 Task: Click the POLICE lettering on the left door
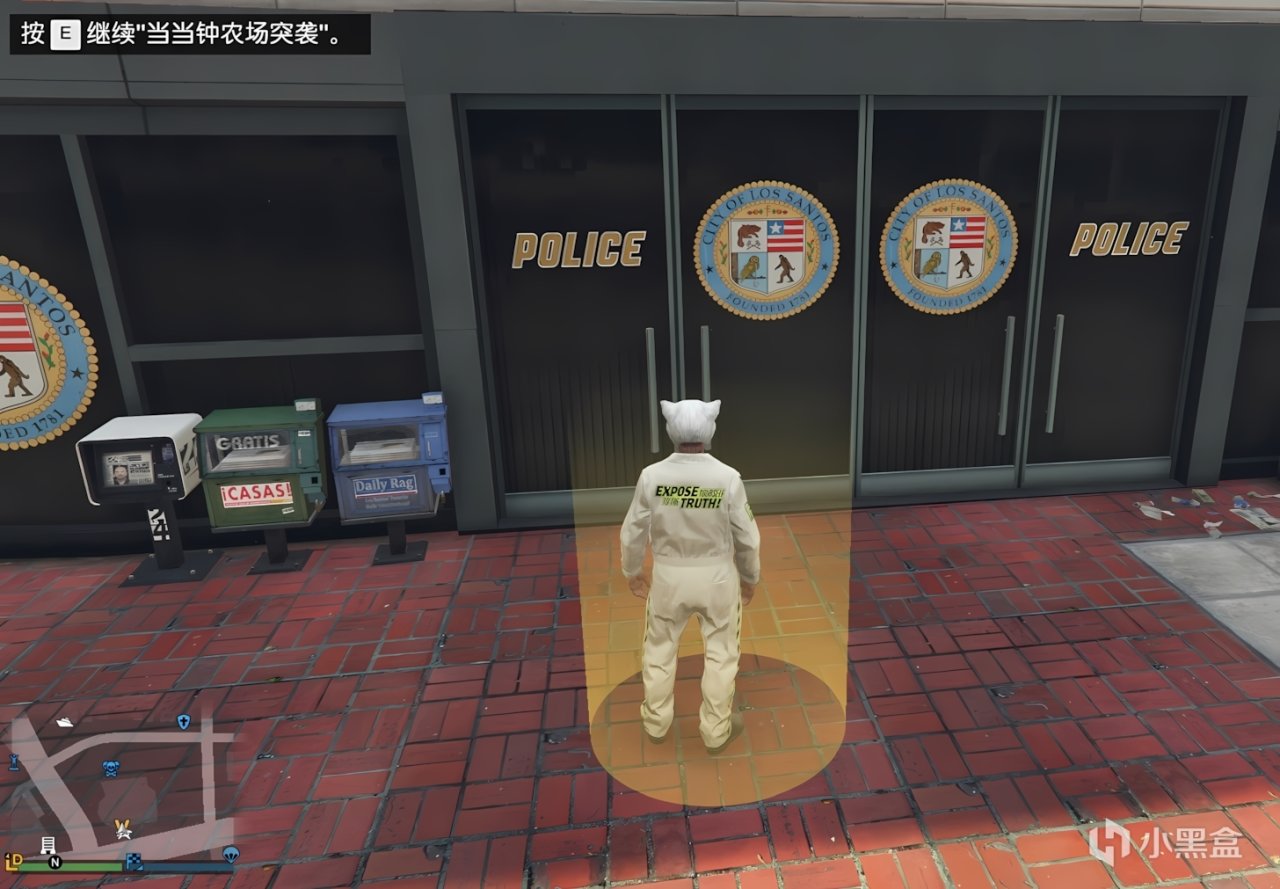(x=579, y=248)
